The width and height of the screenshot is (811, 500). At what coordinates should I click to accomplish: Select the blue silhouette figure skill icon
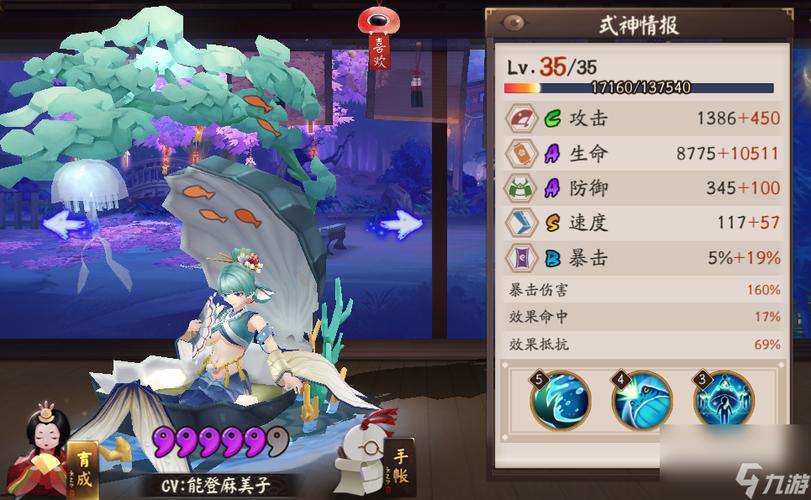pos(722,399)
